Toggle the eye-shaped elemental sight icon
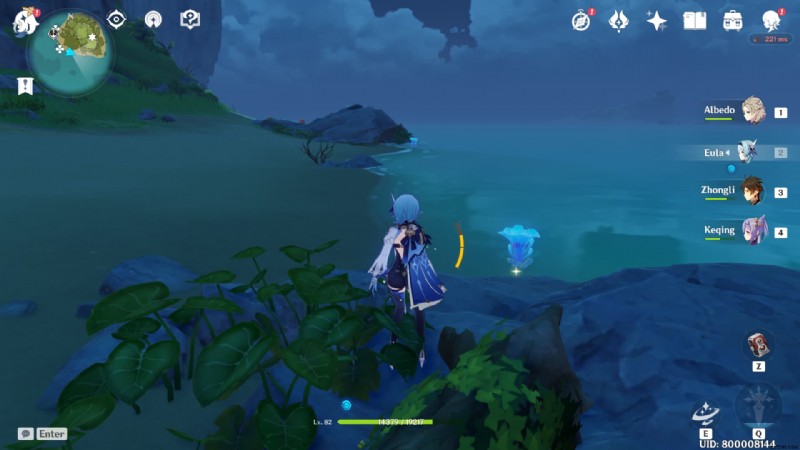The image size is (800, 450). coord(117,19)
